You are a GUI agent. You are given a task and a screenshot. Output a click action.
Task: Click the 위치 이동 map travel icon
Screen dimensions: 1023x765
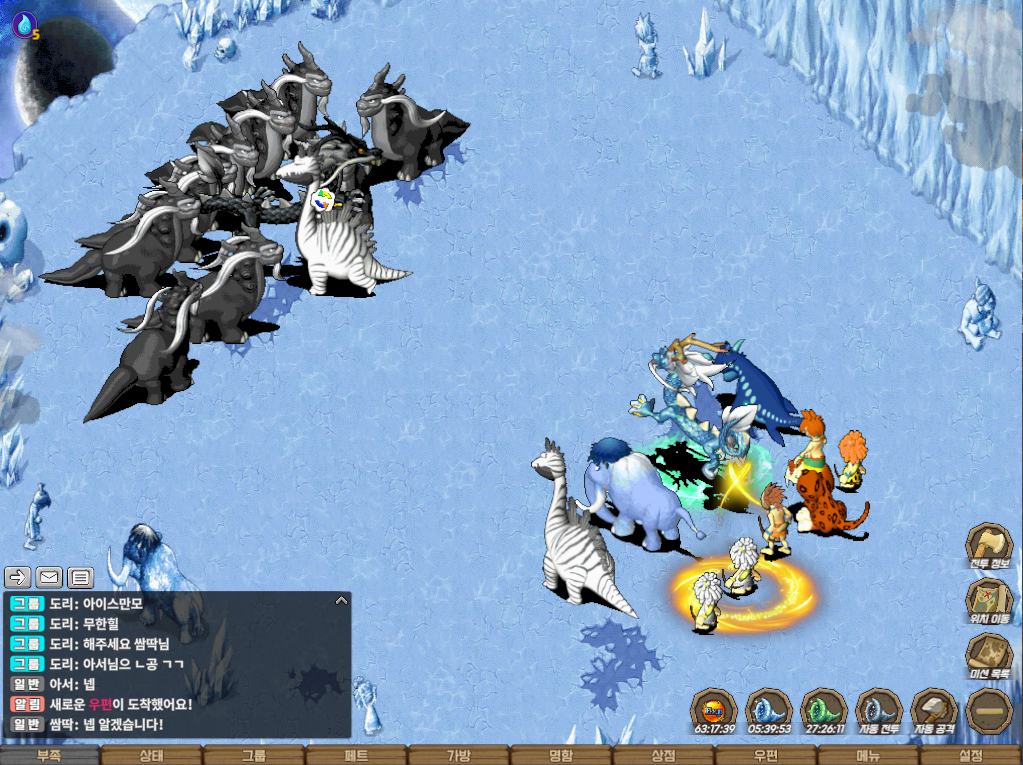pyautogui.click(x=988, y=601)
